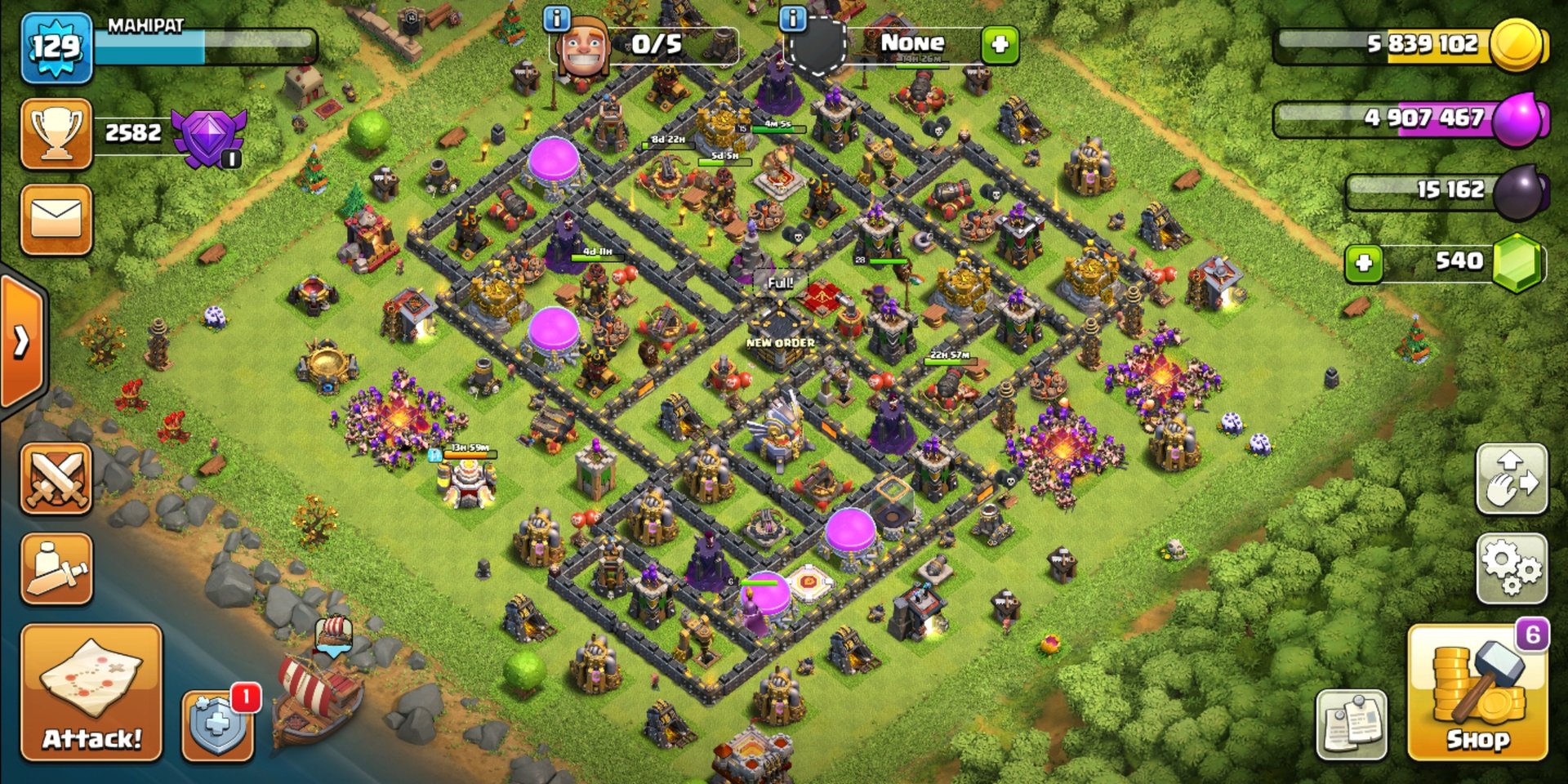Tap the gold coin resource icon
Screen dimensions: 1568x784
pyautogui.click(x=1516, y=44)
